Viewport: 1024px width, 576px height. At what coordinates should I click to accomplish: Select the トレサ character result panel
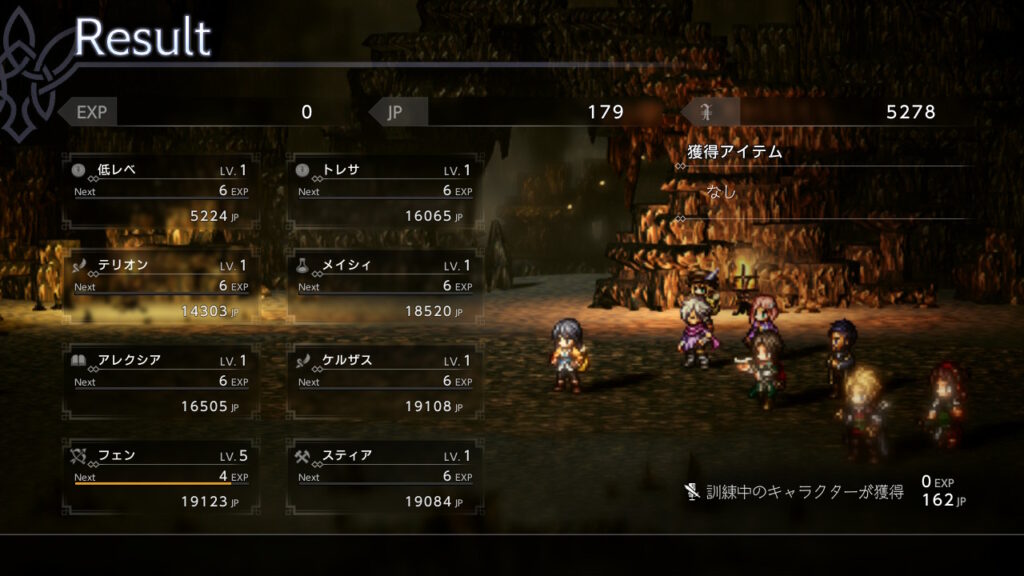point(385,191)
